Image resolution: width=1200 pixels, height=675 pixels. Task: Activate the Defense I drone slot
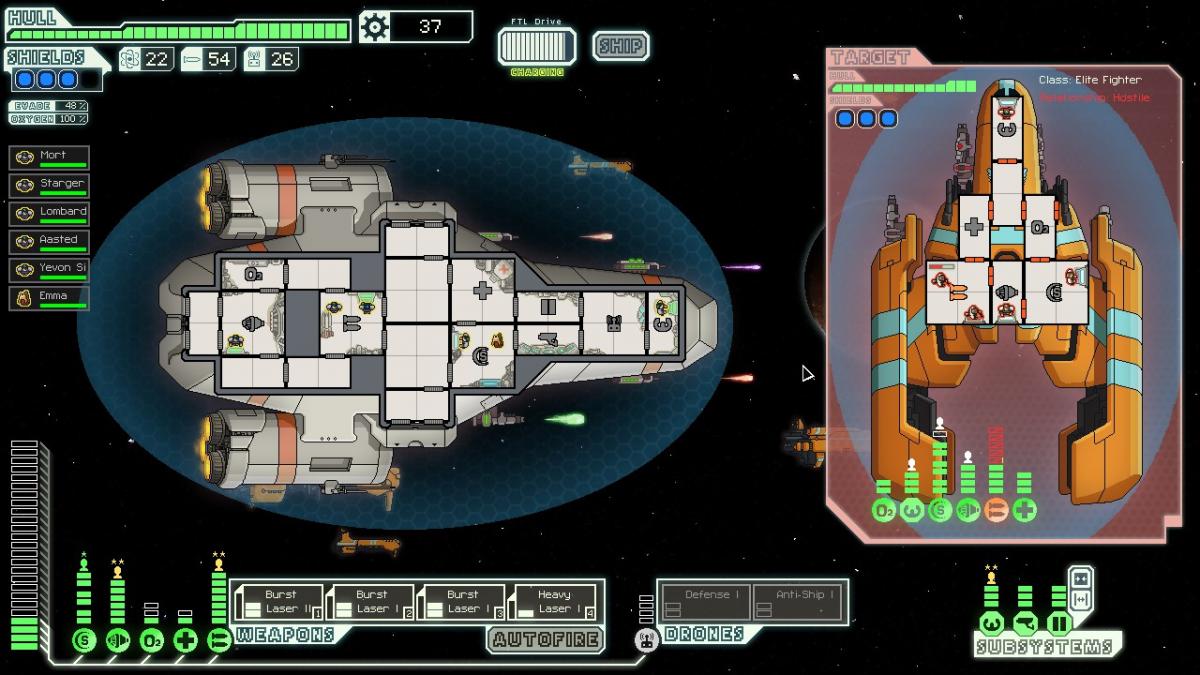coord(705,602)
